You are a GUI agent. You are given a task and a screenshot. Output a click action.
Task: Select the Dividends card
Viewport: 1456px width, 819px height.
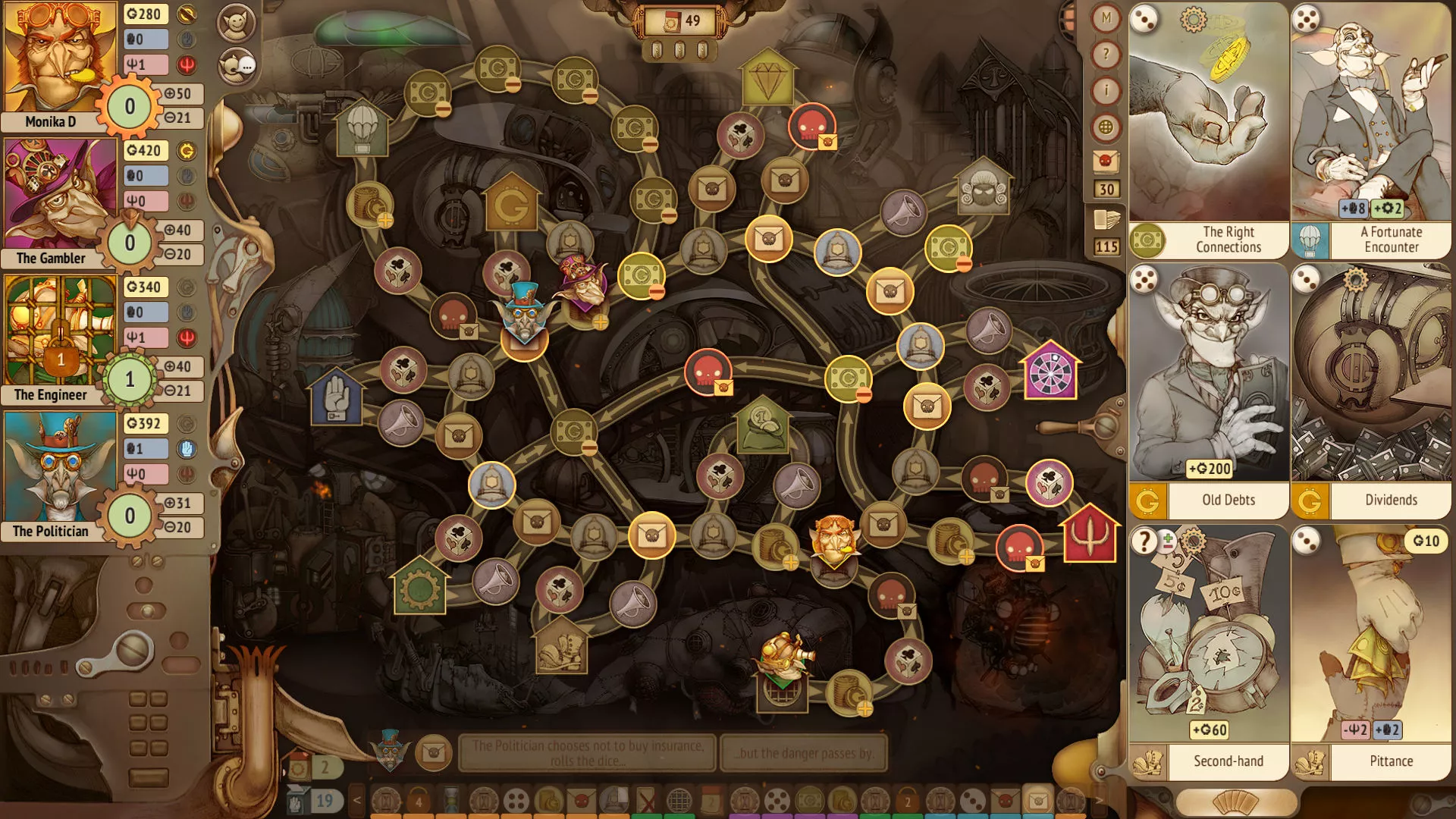(x=1371, y=391)
